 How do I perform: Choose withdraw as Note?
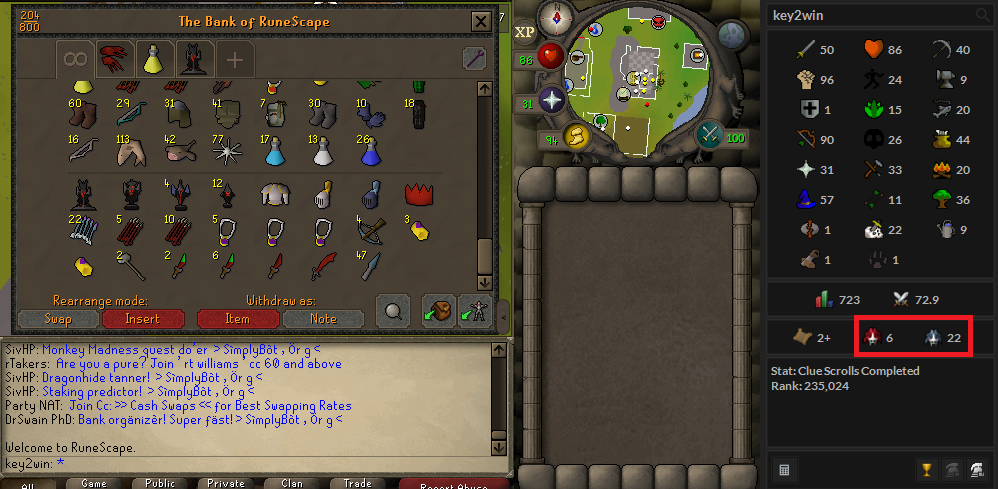click(x=323, y=319)
